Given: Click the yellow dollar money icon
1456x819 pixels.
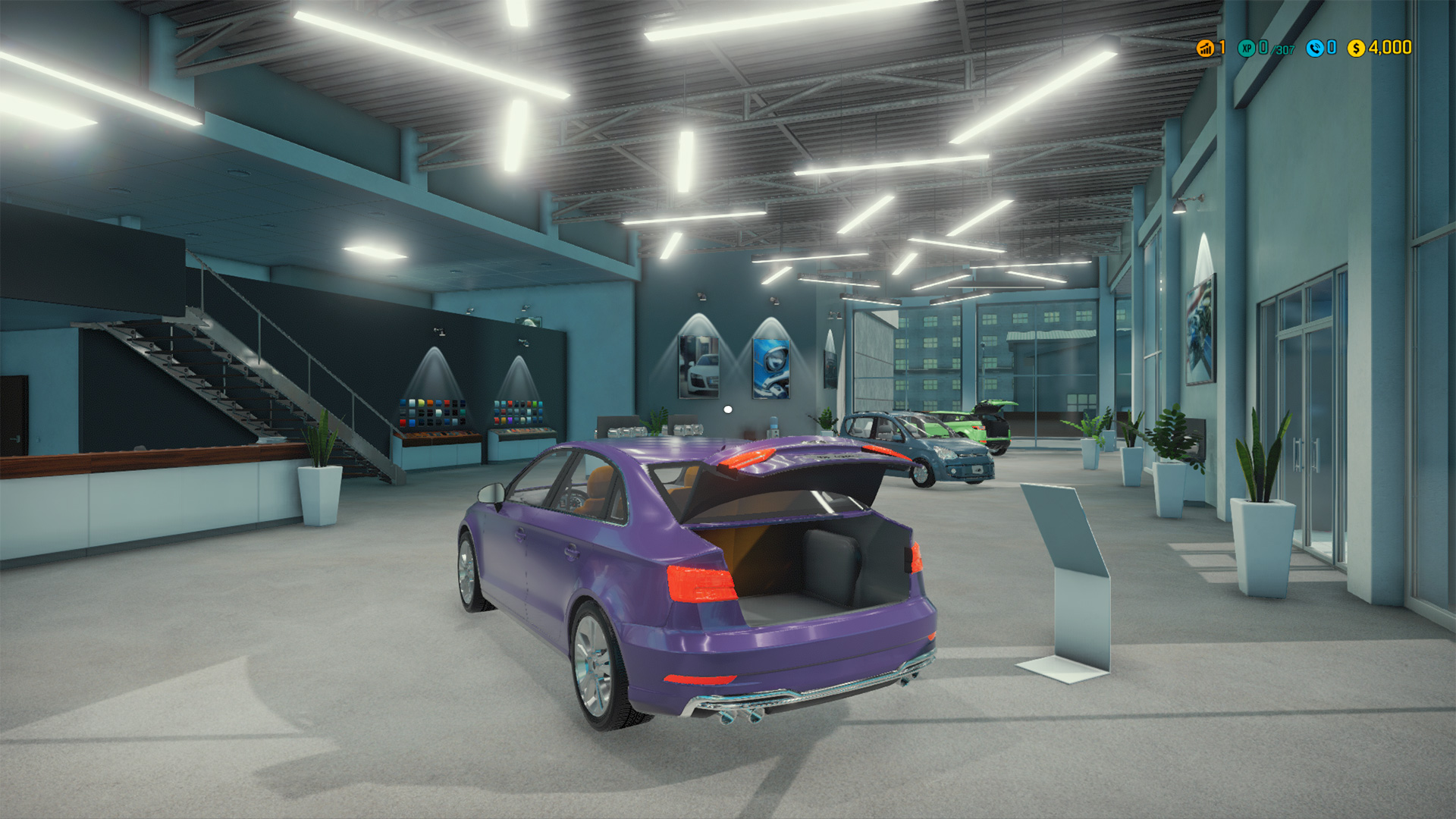Looking at the screenshot, I should point(1355,49).
